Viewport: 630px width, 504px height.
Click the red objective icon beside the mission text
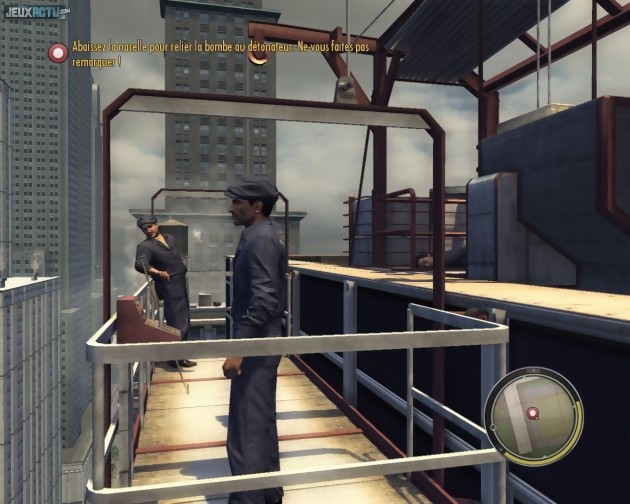point(58,53)
